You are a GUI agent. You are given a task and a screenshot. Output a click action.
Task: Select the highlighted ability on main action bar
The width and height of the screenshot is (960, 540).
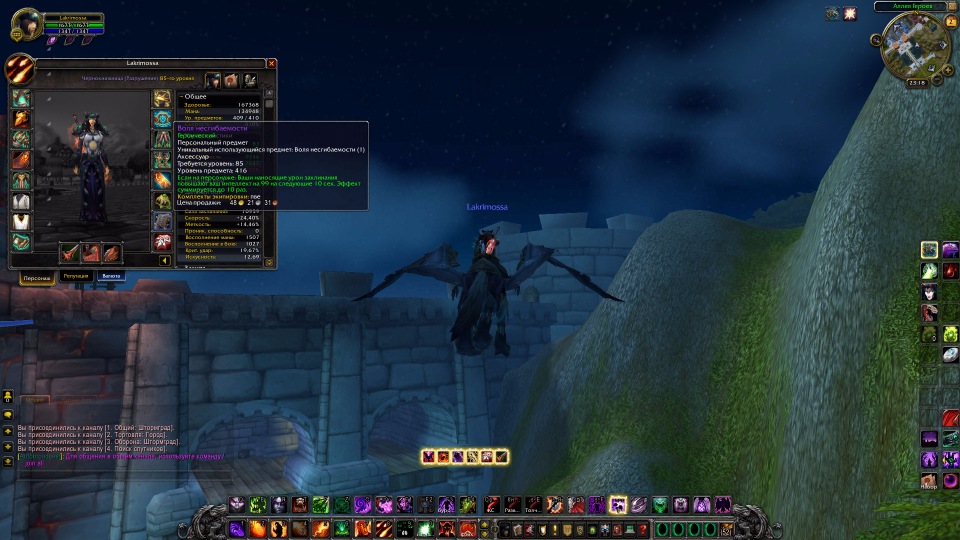[x=618, y=505]
